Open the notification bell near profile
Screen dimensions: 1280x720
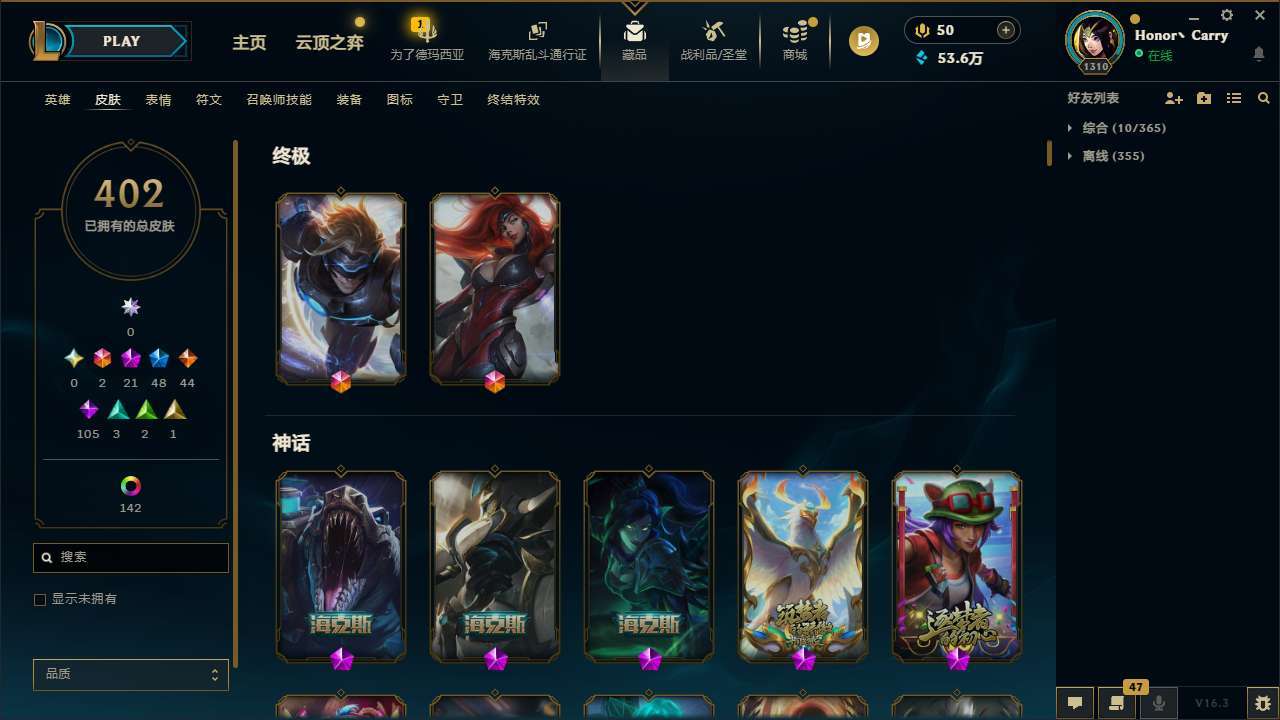pos(1258,55)
